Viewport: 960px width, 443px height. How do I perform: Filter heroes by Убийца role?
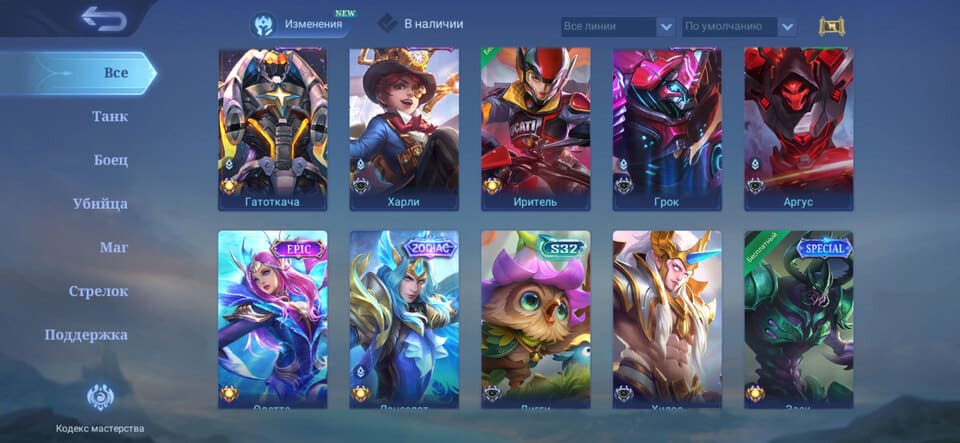click(100, 204)
